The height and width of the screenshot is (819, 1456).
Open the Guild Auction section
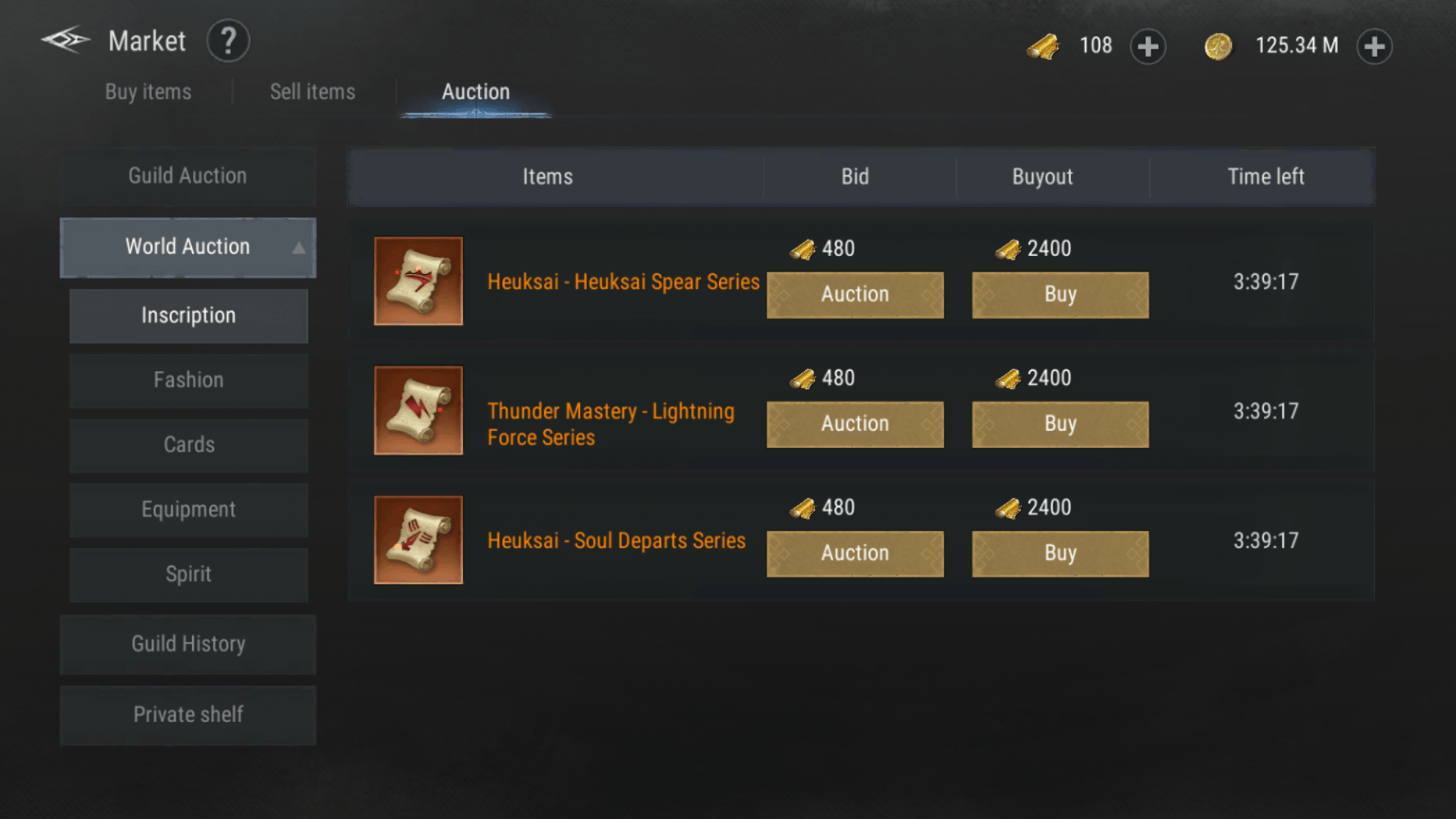pyautogui.click(x=188, y=176)
